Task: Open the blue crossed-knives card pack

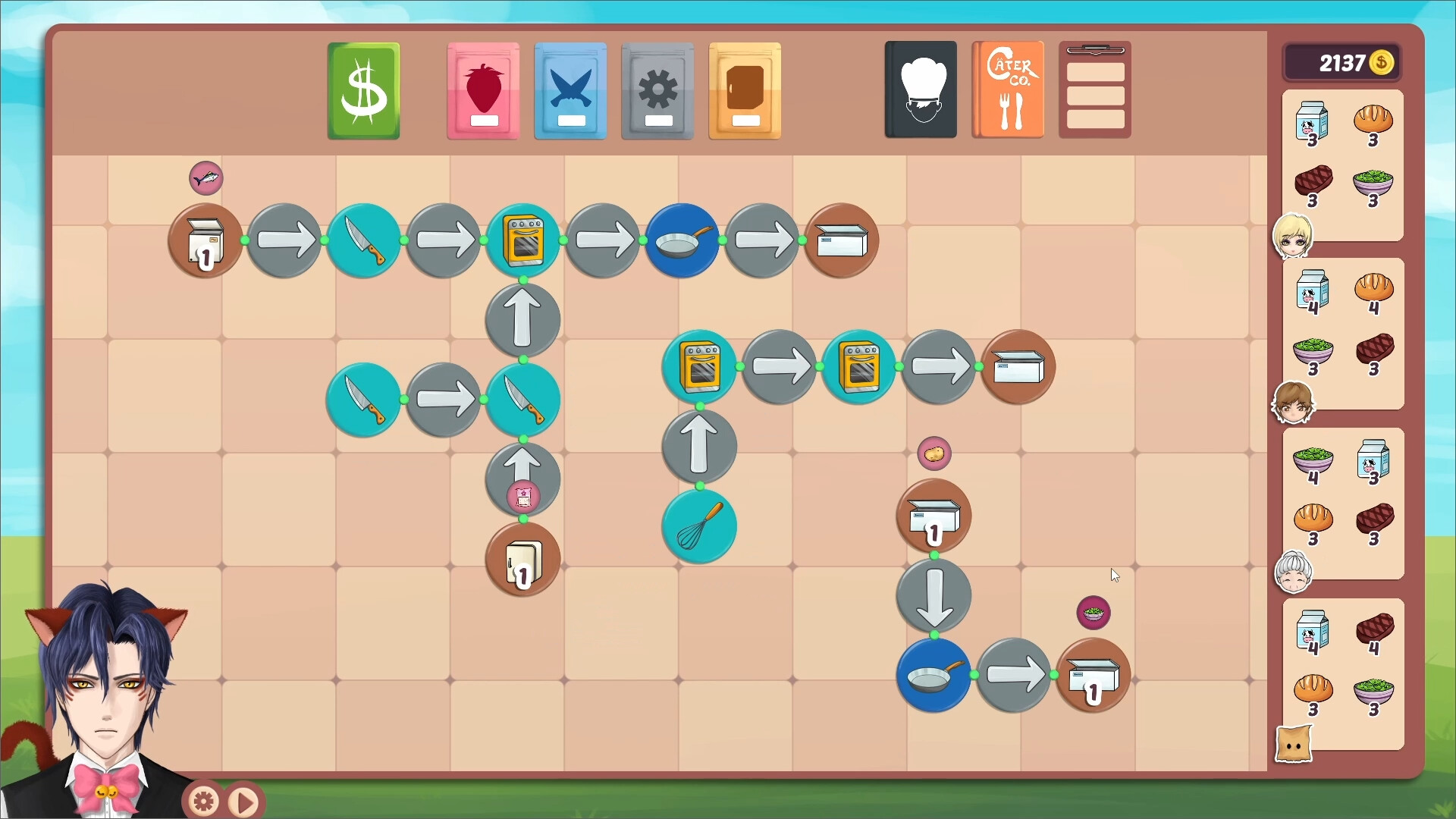Action: point(570,89)
